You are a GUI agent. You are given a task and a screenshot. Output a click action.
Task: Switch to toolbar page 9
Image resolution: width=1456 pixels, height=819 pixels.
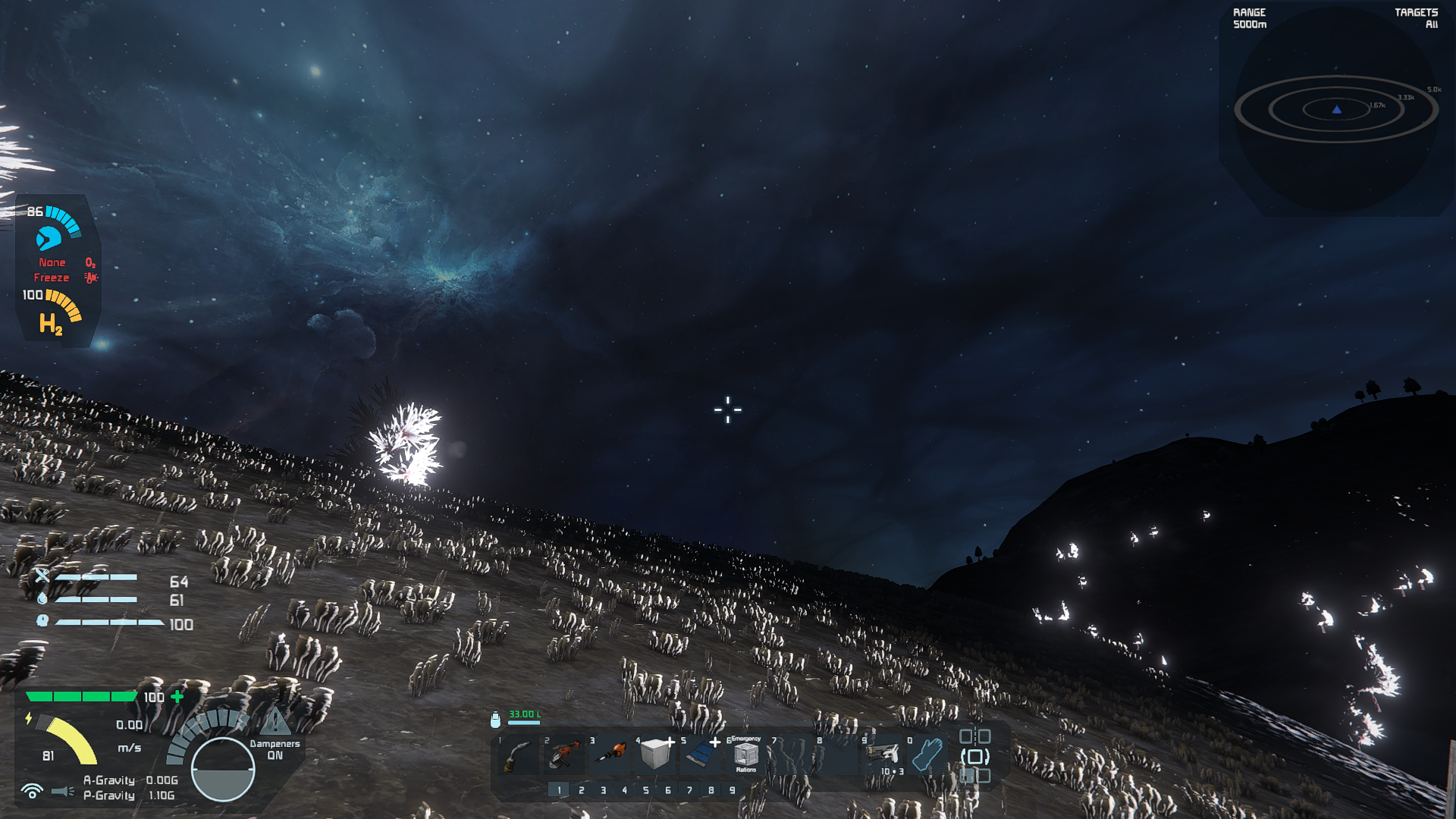click(x=732, y=790)
